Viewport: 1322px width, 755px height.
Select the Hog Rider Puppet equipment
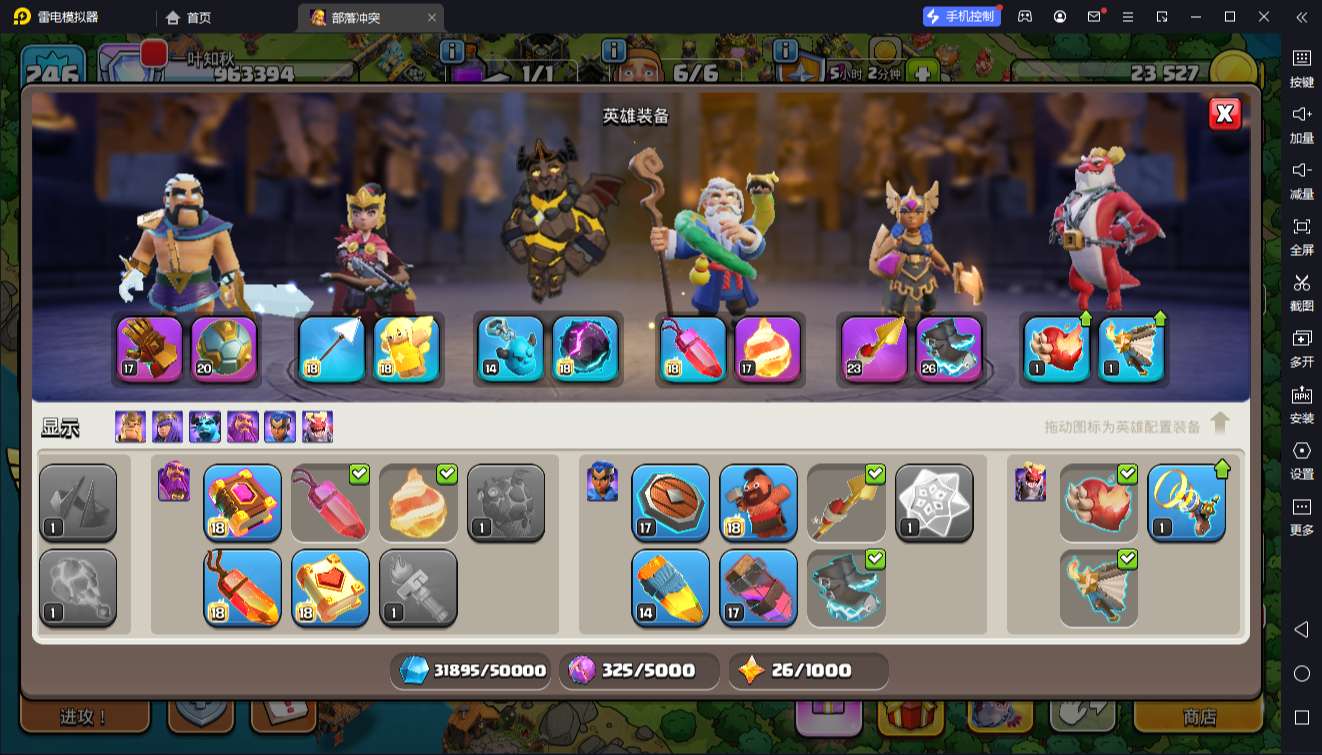[758, 502]
